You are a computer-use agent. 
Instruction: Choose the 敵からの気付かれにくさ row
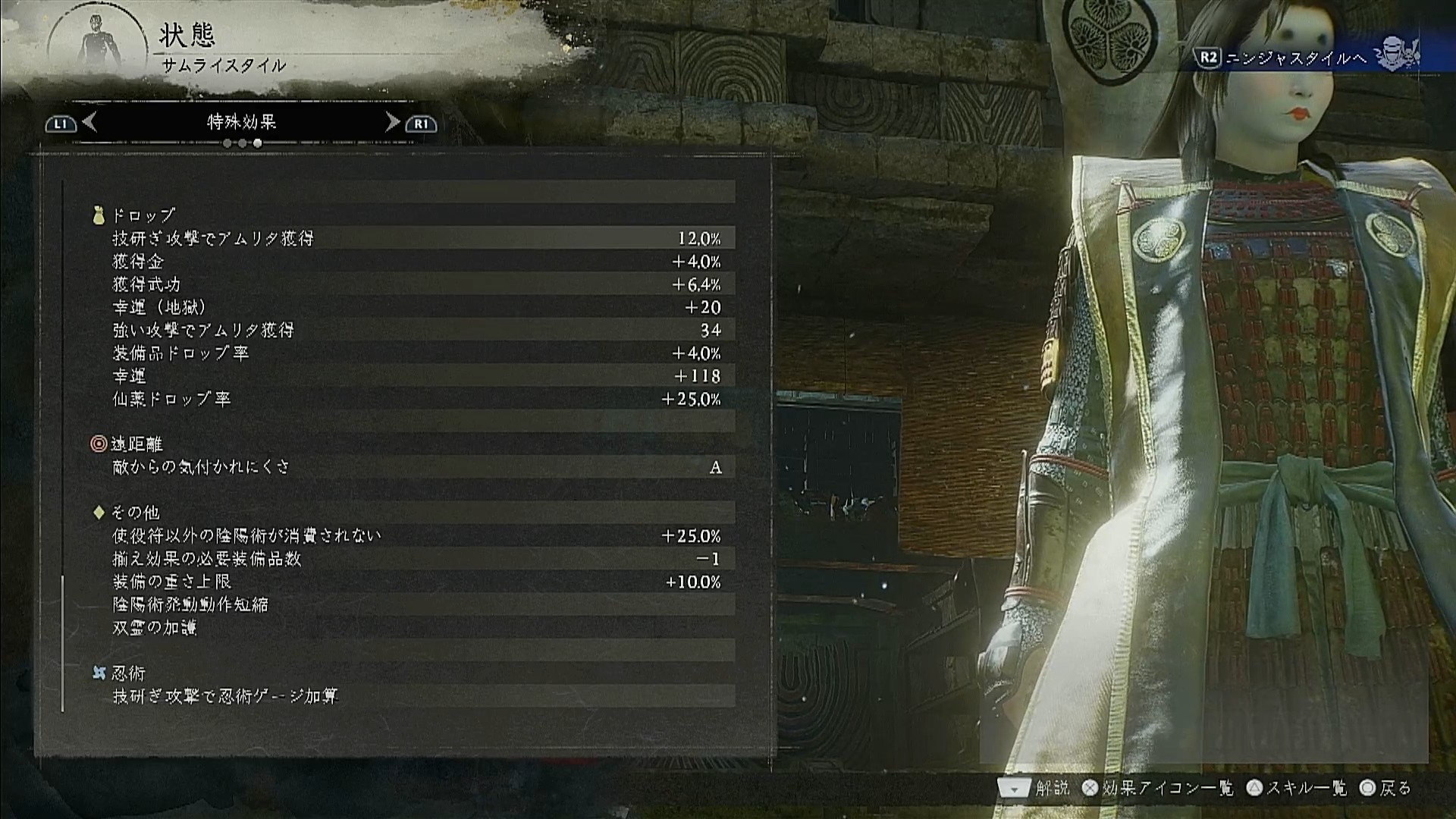416,467
